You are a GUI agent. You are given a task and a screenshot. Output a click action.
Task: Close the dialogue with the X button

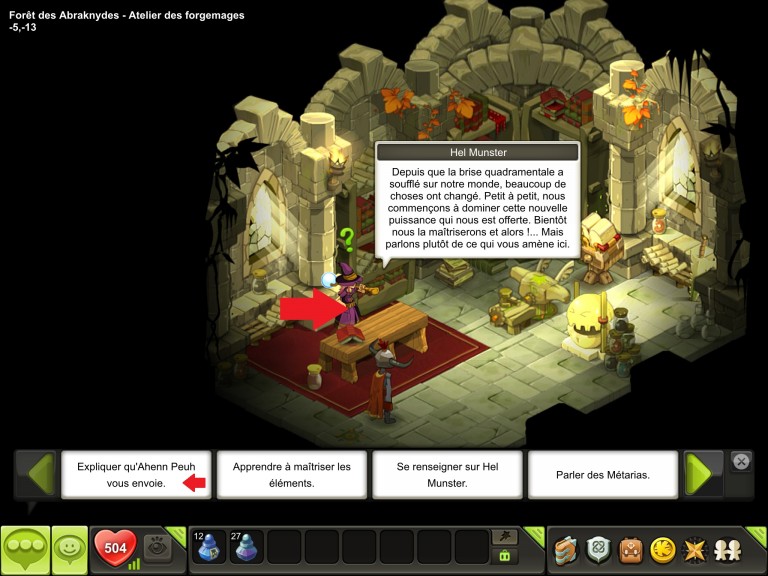[741, 461]
